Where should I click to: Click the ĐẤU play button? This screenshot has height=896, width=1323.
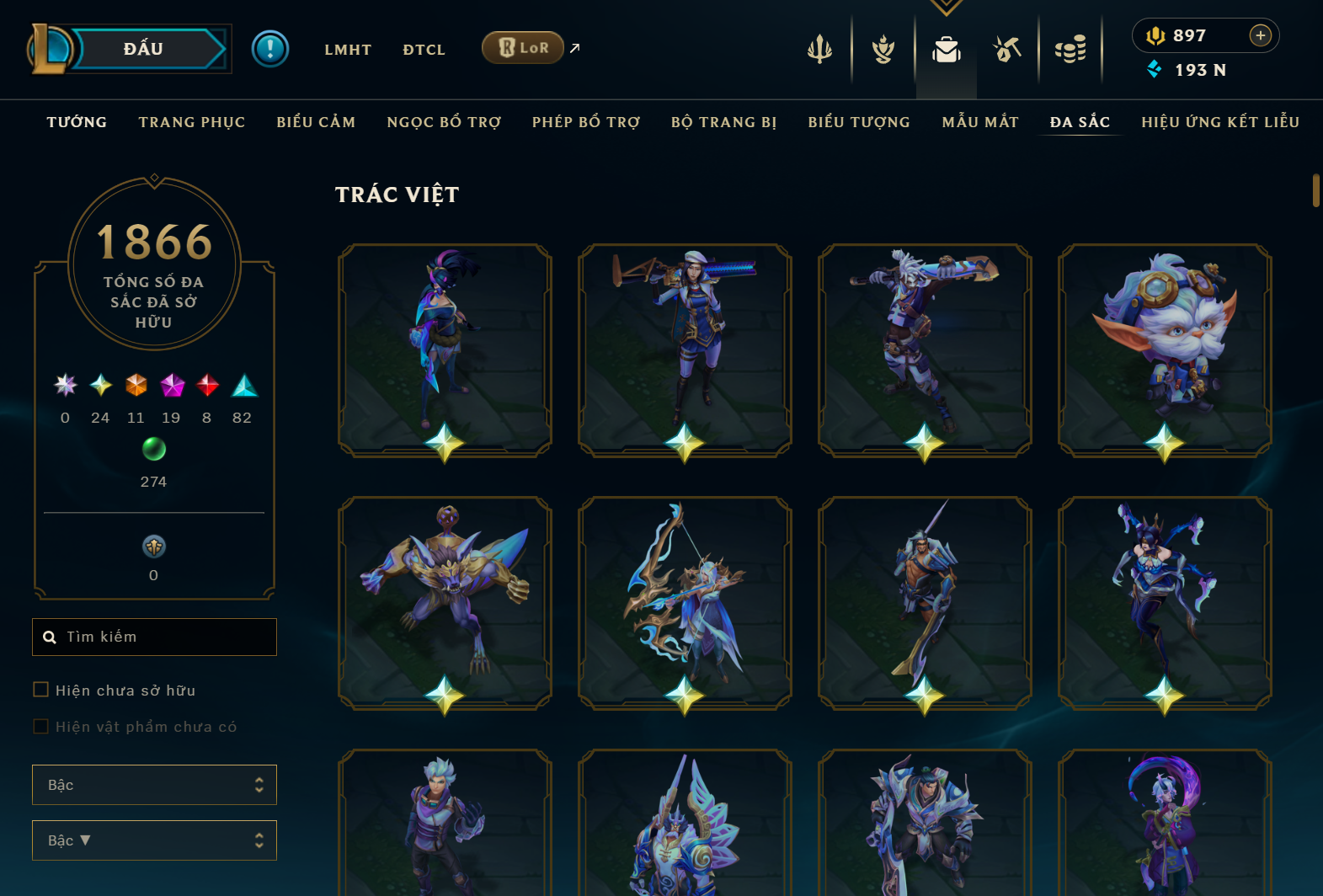143,49
